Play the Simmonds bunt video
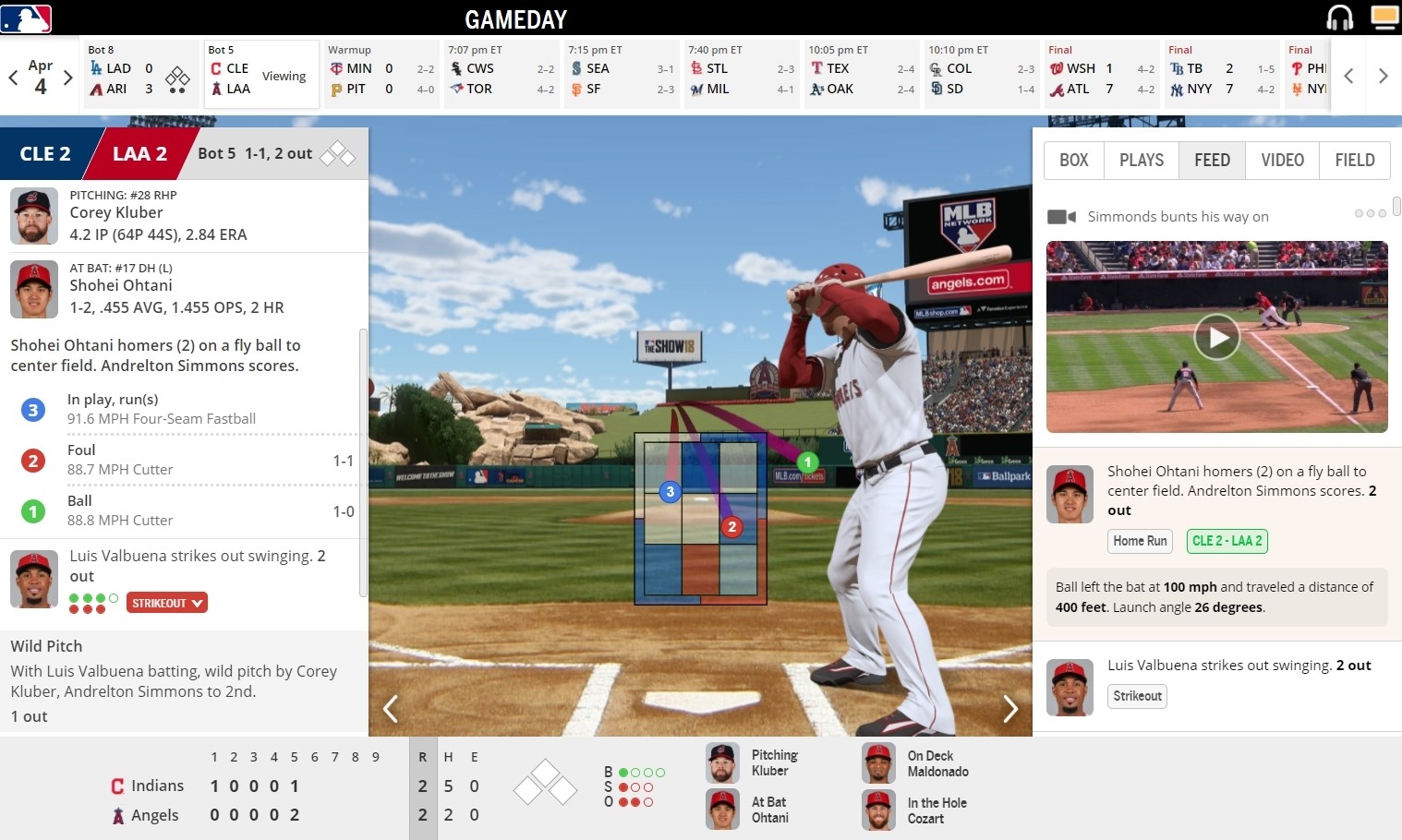The height and width of the screenshot is (840, 1402). (1216, 337)
